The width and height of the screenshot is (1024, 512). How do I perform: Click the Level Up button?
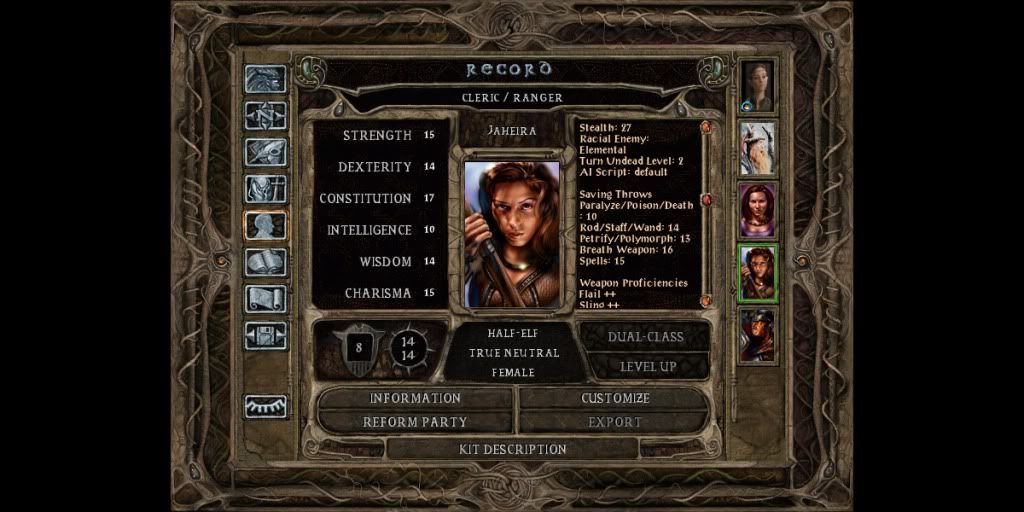tap(647, 366)
